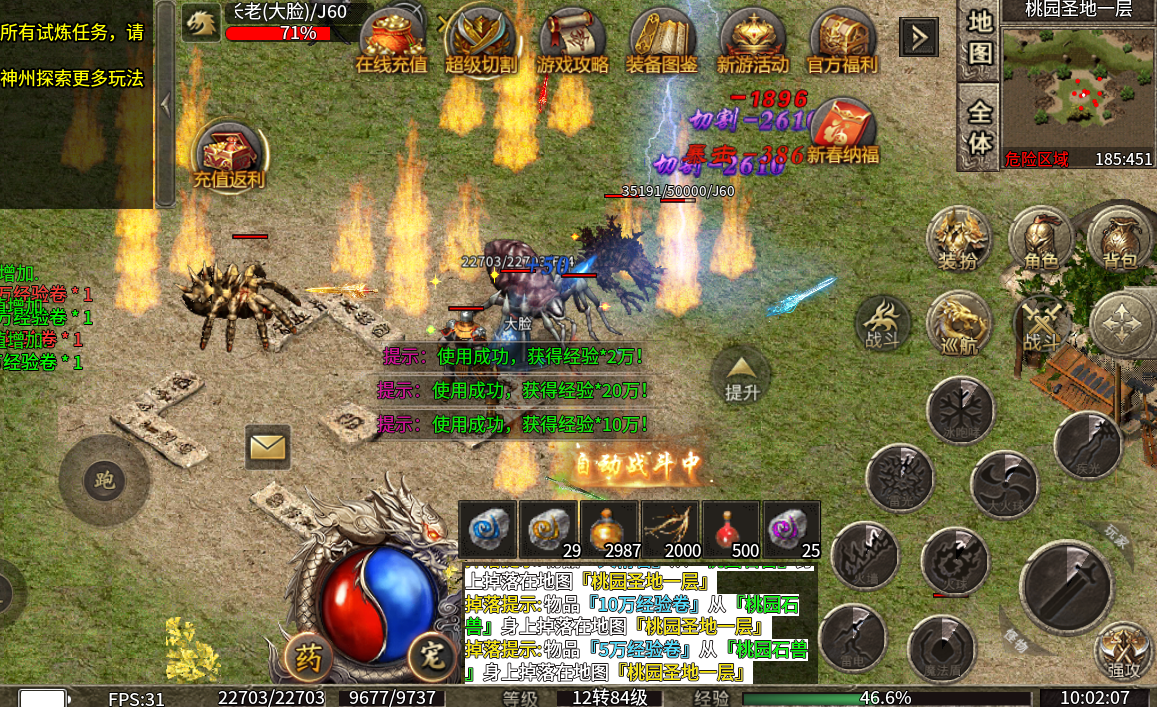Screen dimensions: 1157x707
Task: Open the 在线充值 online recharge shop
Action: (391, 40)
